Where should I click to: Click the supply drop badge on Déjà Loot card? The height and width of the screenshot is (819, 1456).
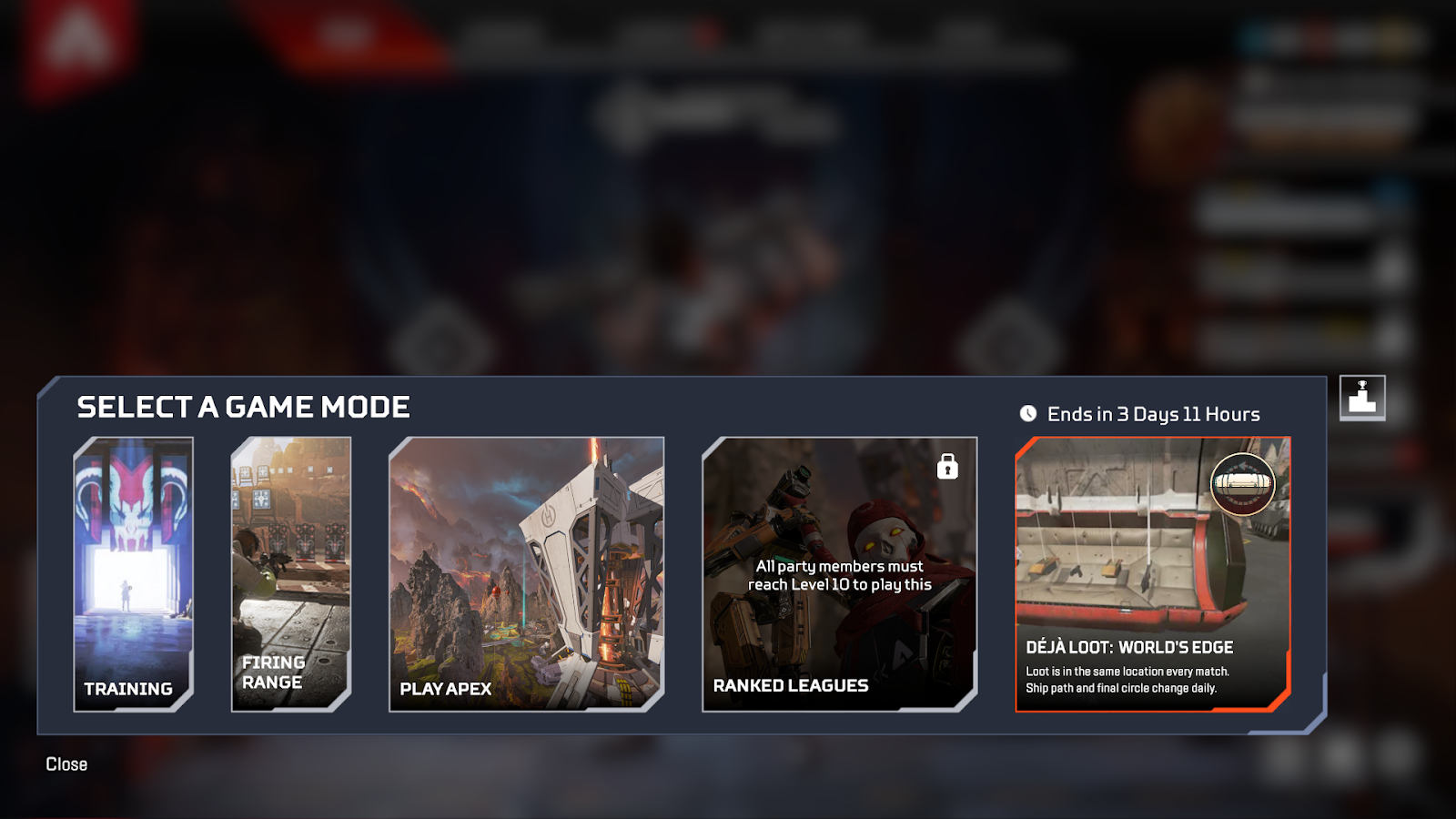point(1244,485)
